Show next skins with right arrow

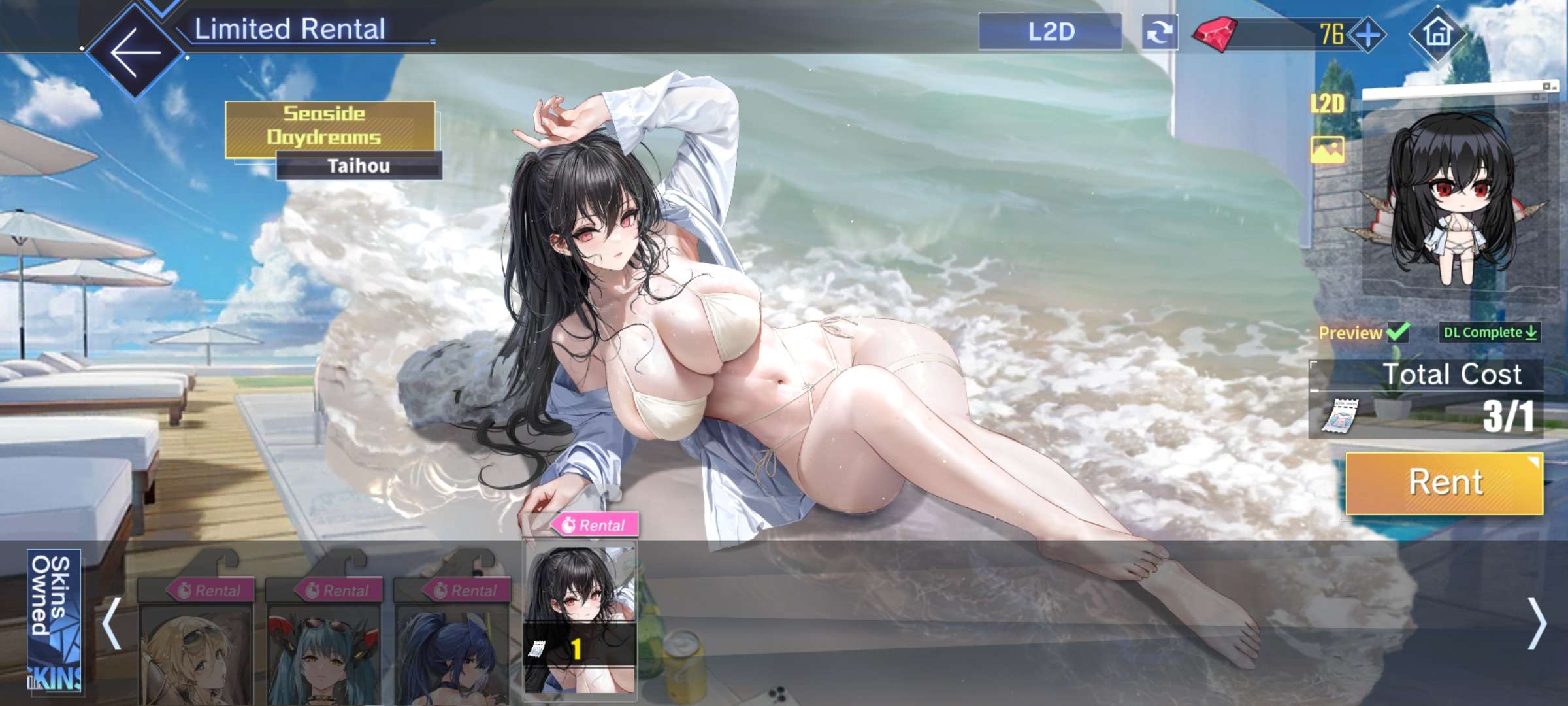click(x=1537, y=624)
